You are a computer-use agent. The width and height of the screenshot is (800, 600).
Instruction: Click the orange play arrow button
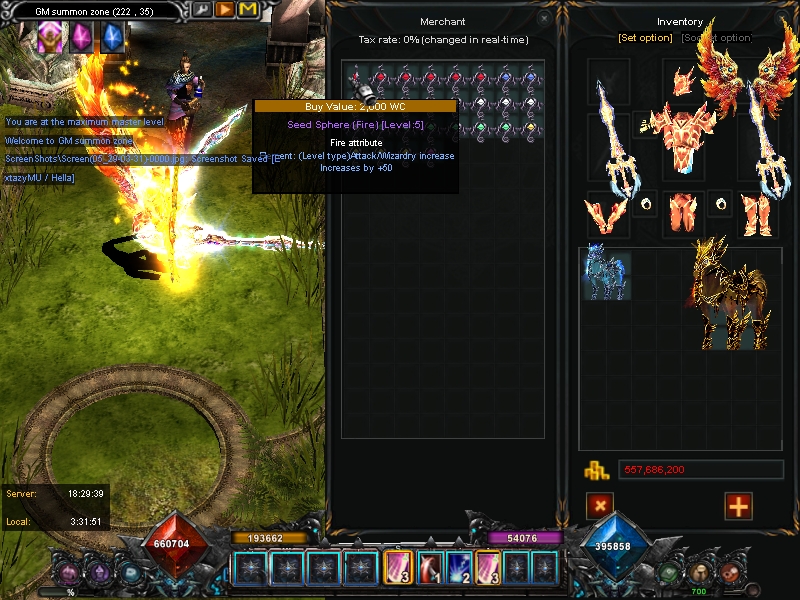[225, 9]
